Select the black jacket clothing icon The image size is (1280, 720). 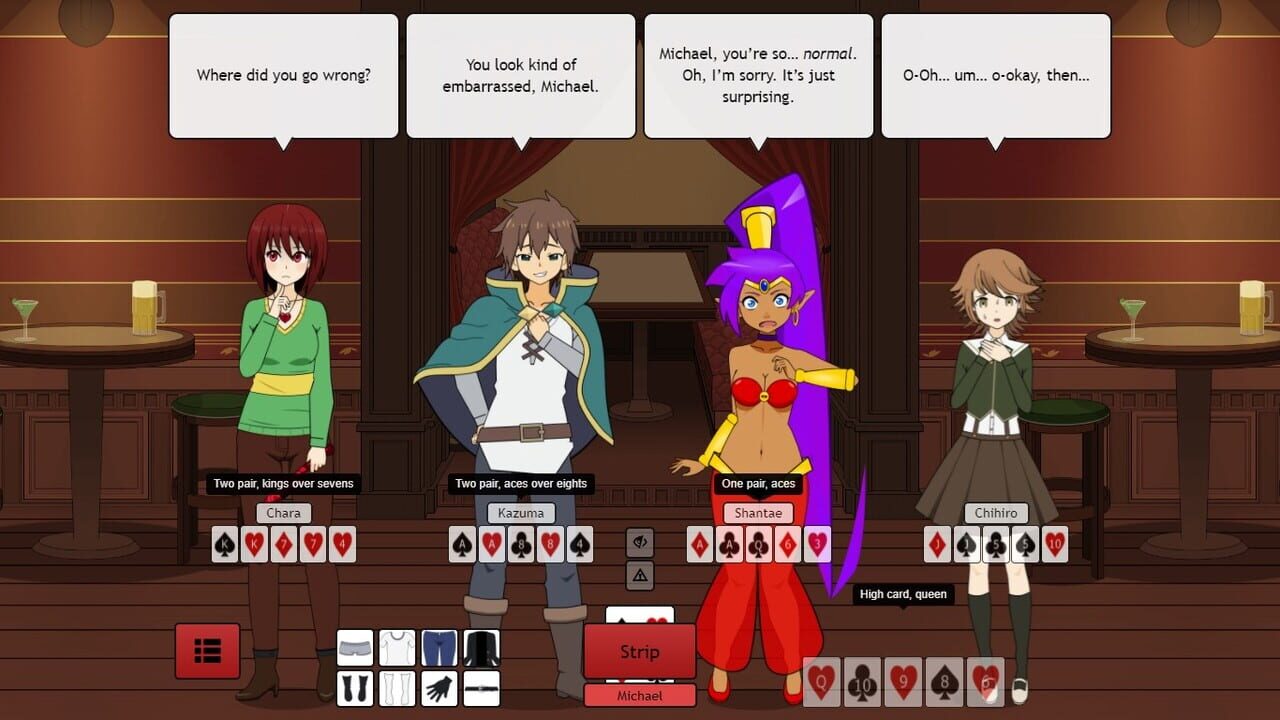point(481,648)
